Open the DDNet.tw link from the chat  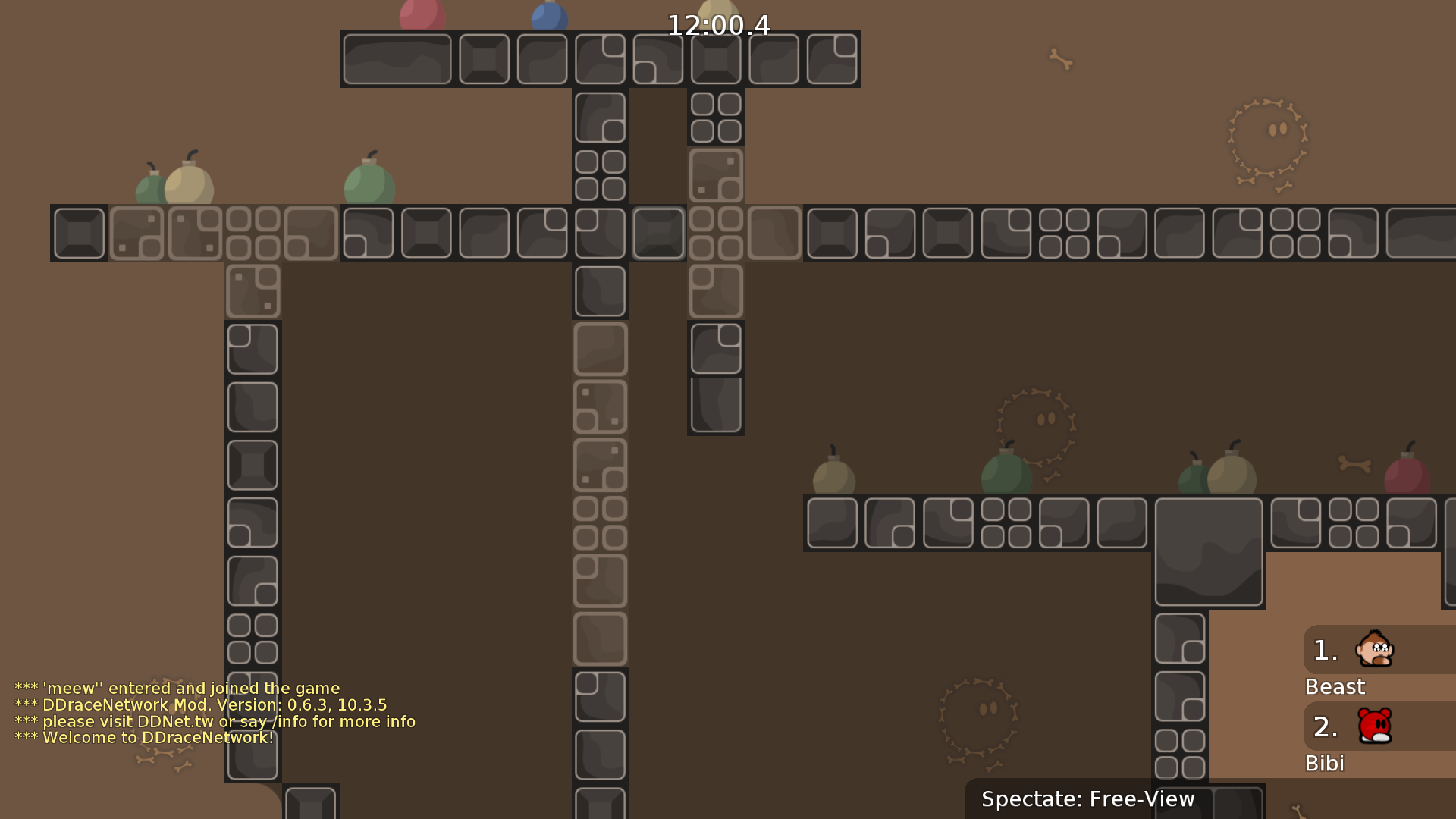168,721
